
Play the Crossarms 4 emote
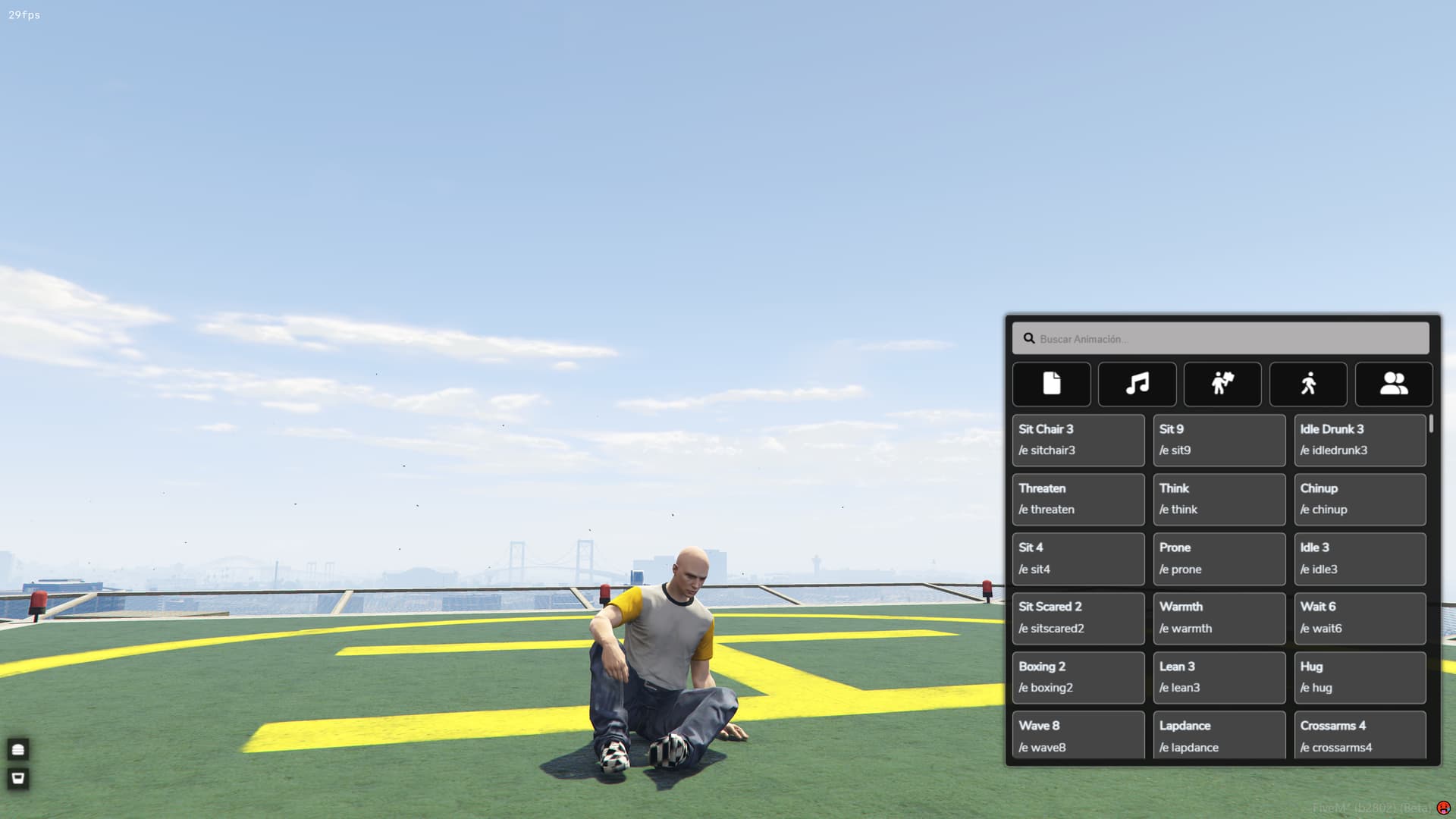[1360, 736]
